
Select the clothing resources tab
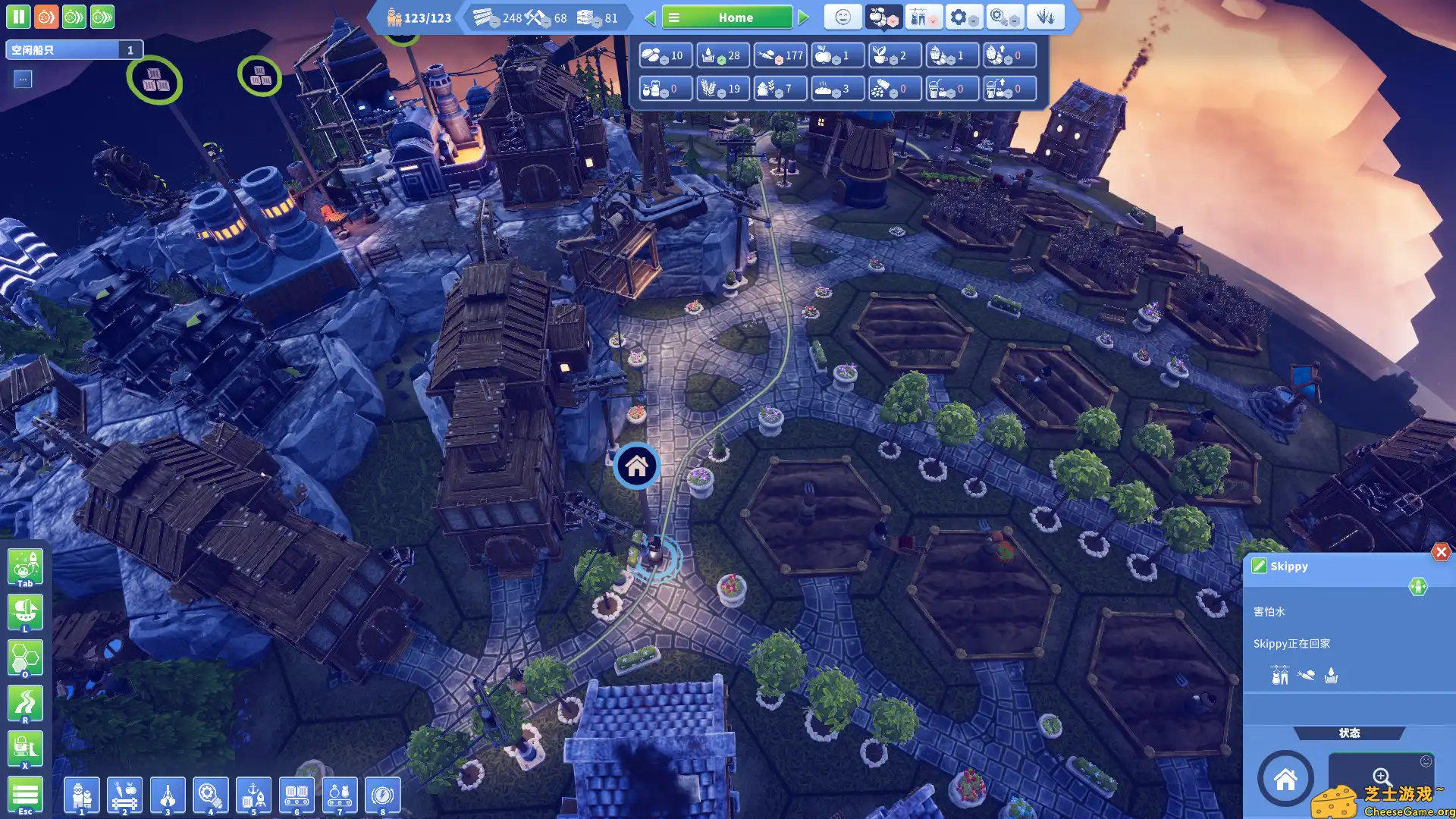(x=922, y=17)
